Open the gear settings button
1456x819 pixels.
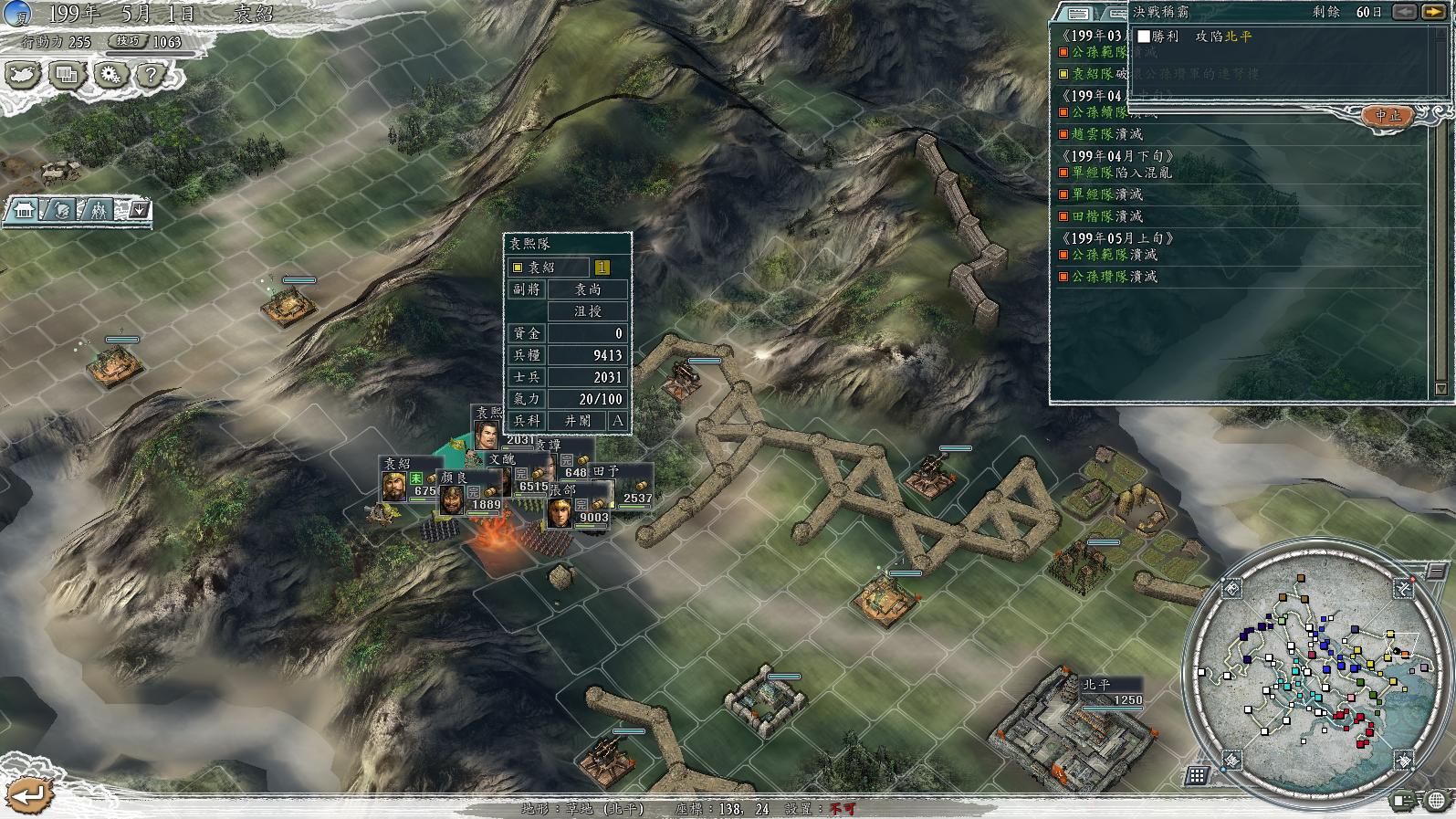[x=110, y=74]
